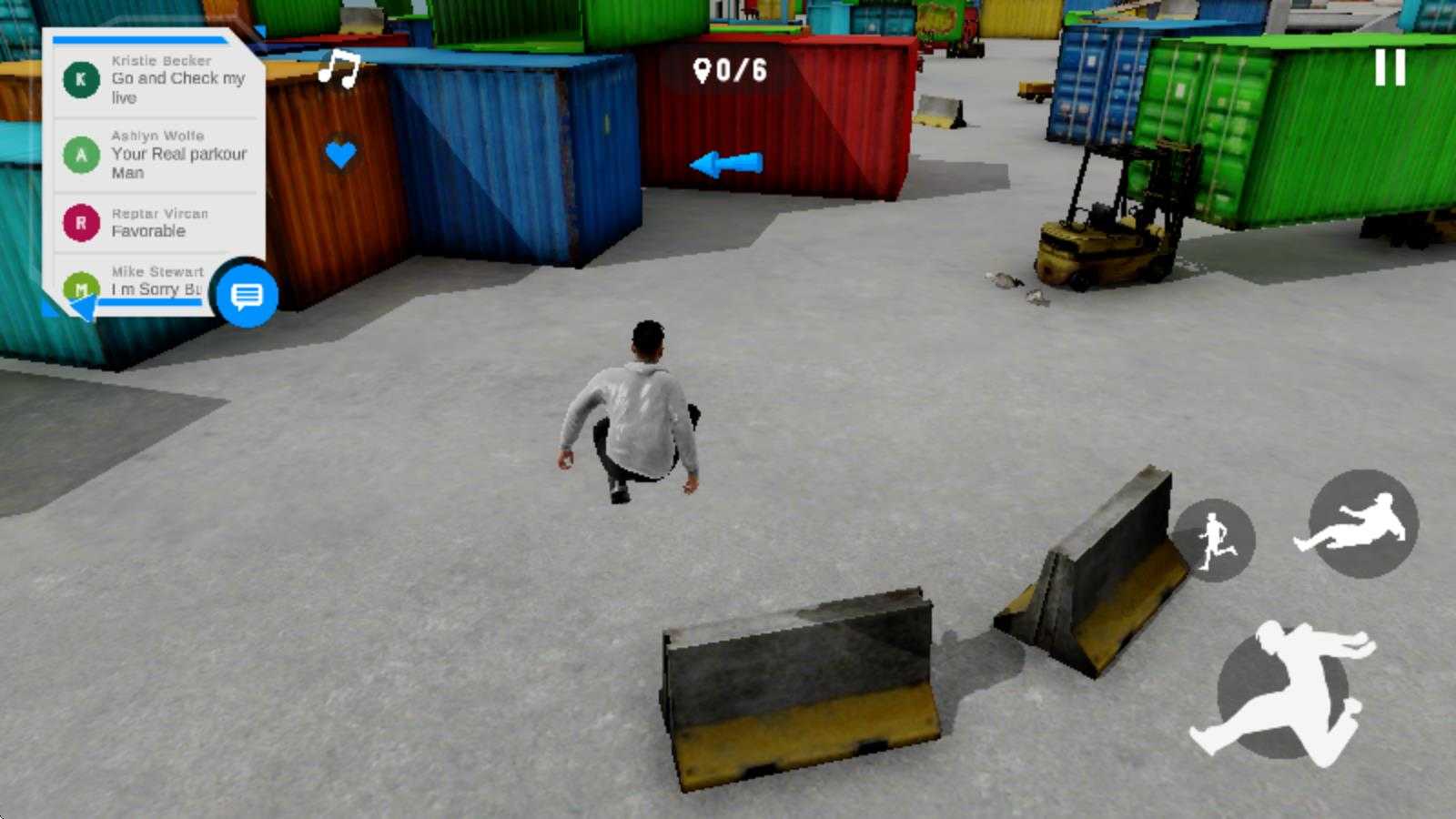Viewport: 1456px width, 819px height.
Task: Pause the game
Action: 1390,68
